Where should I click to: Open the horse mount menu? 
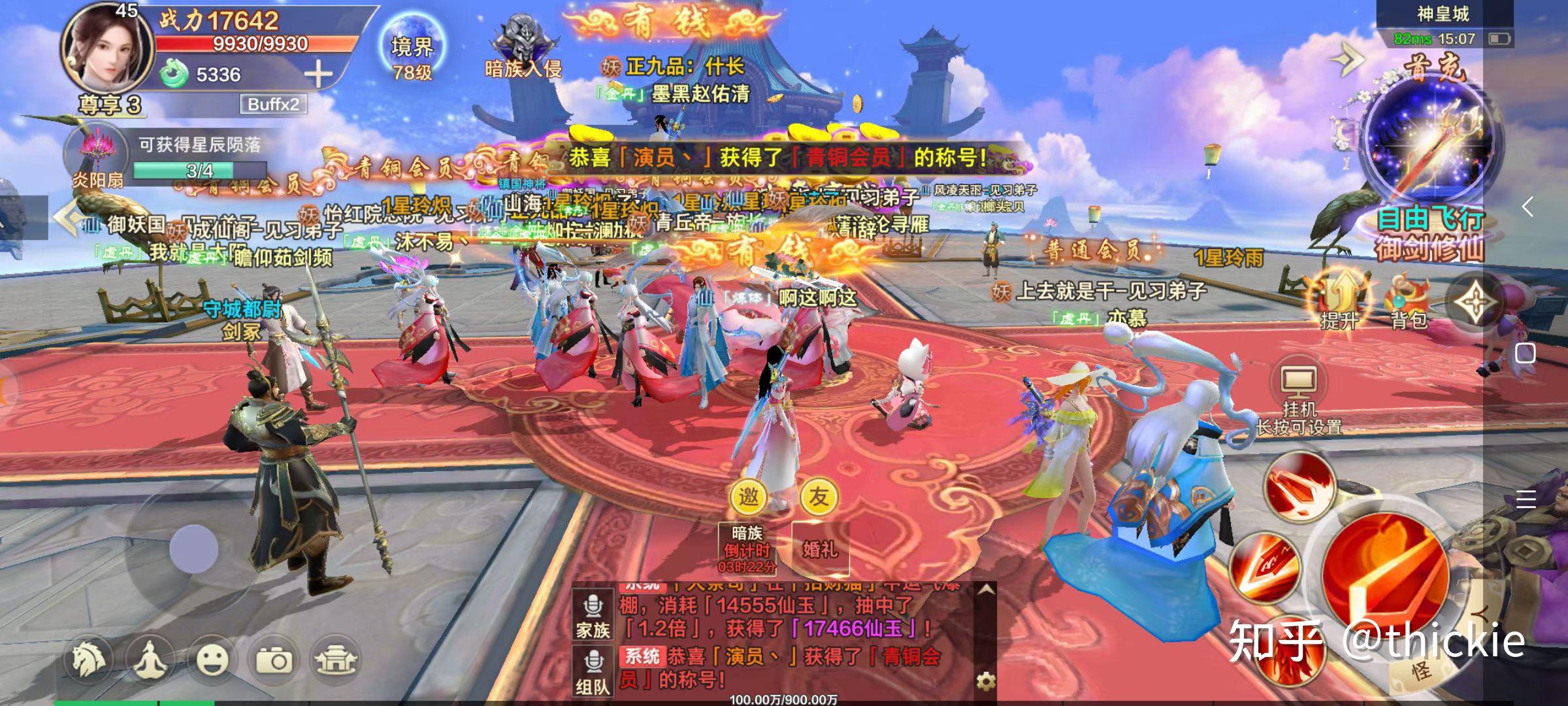pyautogui.click(x=90, y=660)
